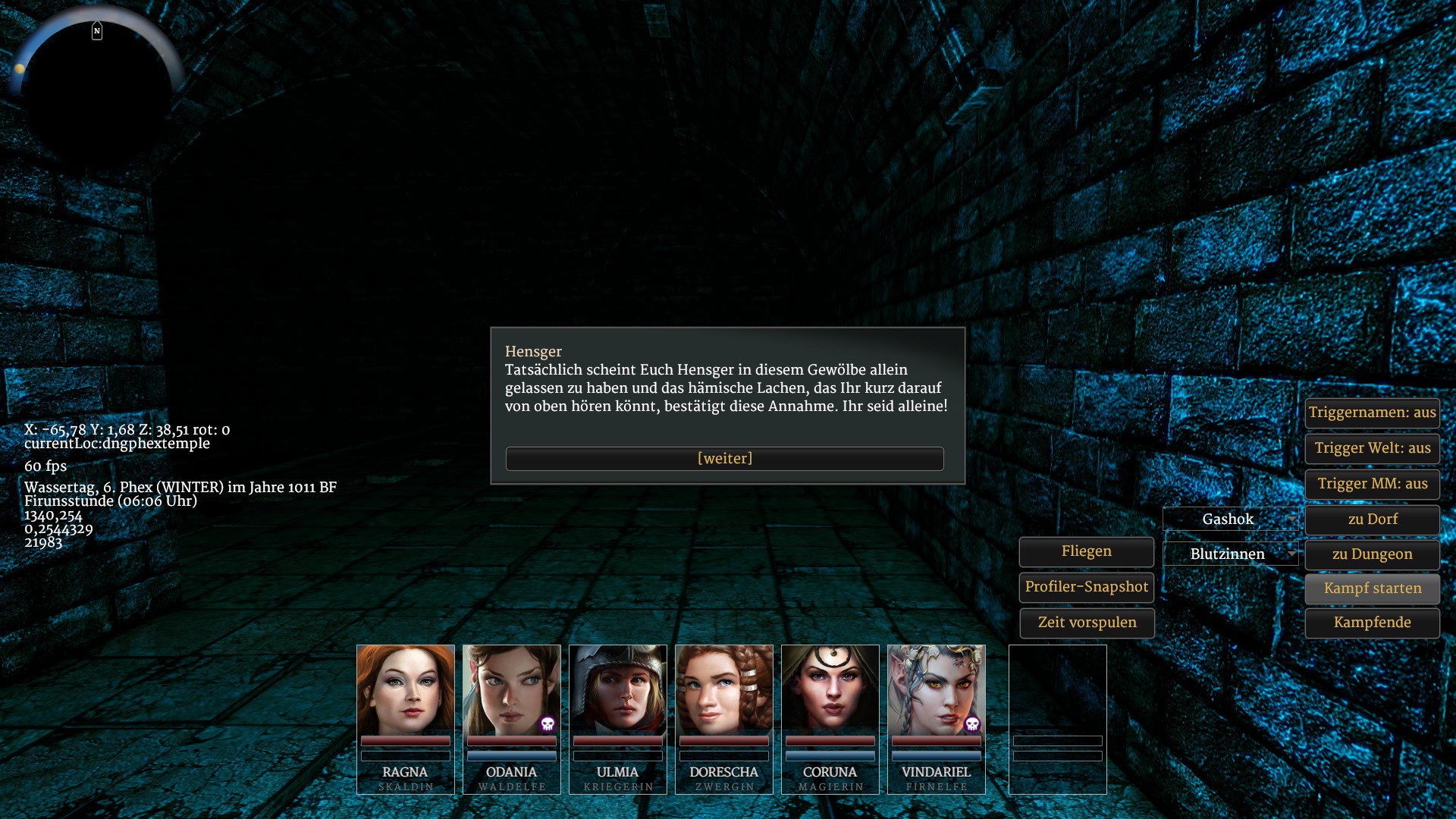Screen dimensions: 1456x819
Task: Click the zu Dorf button
Action: [1372, 519]
